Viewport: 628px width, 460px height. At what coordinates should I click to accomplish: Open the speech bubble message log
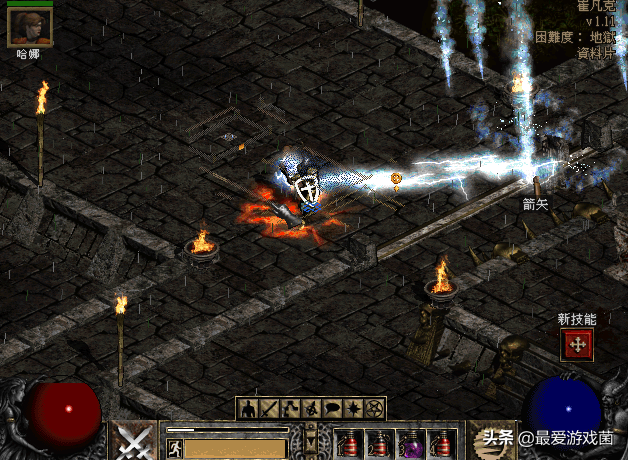pyautogui.click(x=334, y=408)
